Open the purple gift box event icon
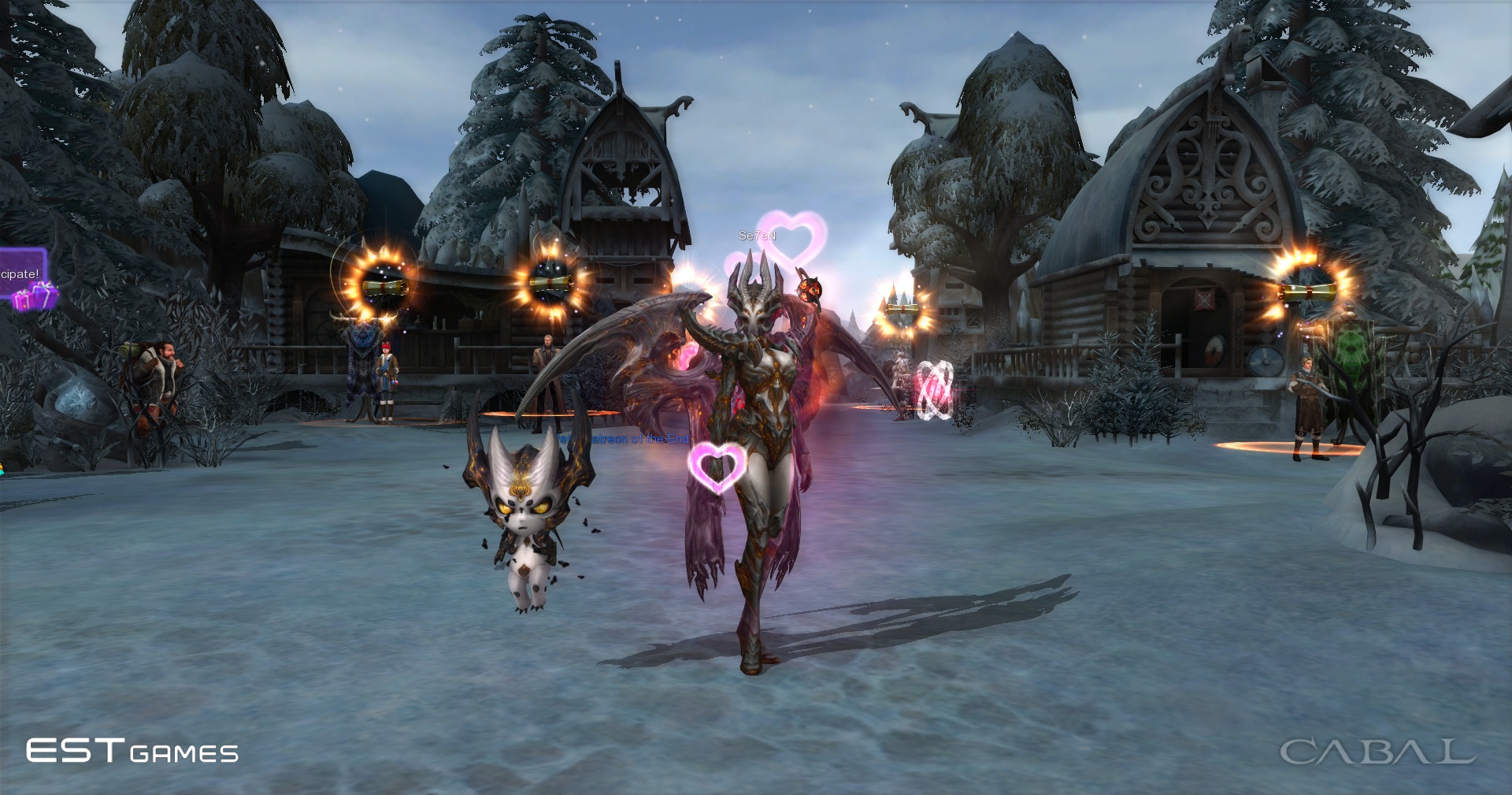The image size is (1512, 795). [35, 297]
